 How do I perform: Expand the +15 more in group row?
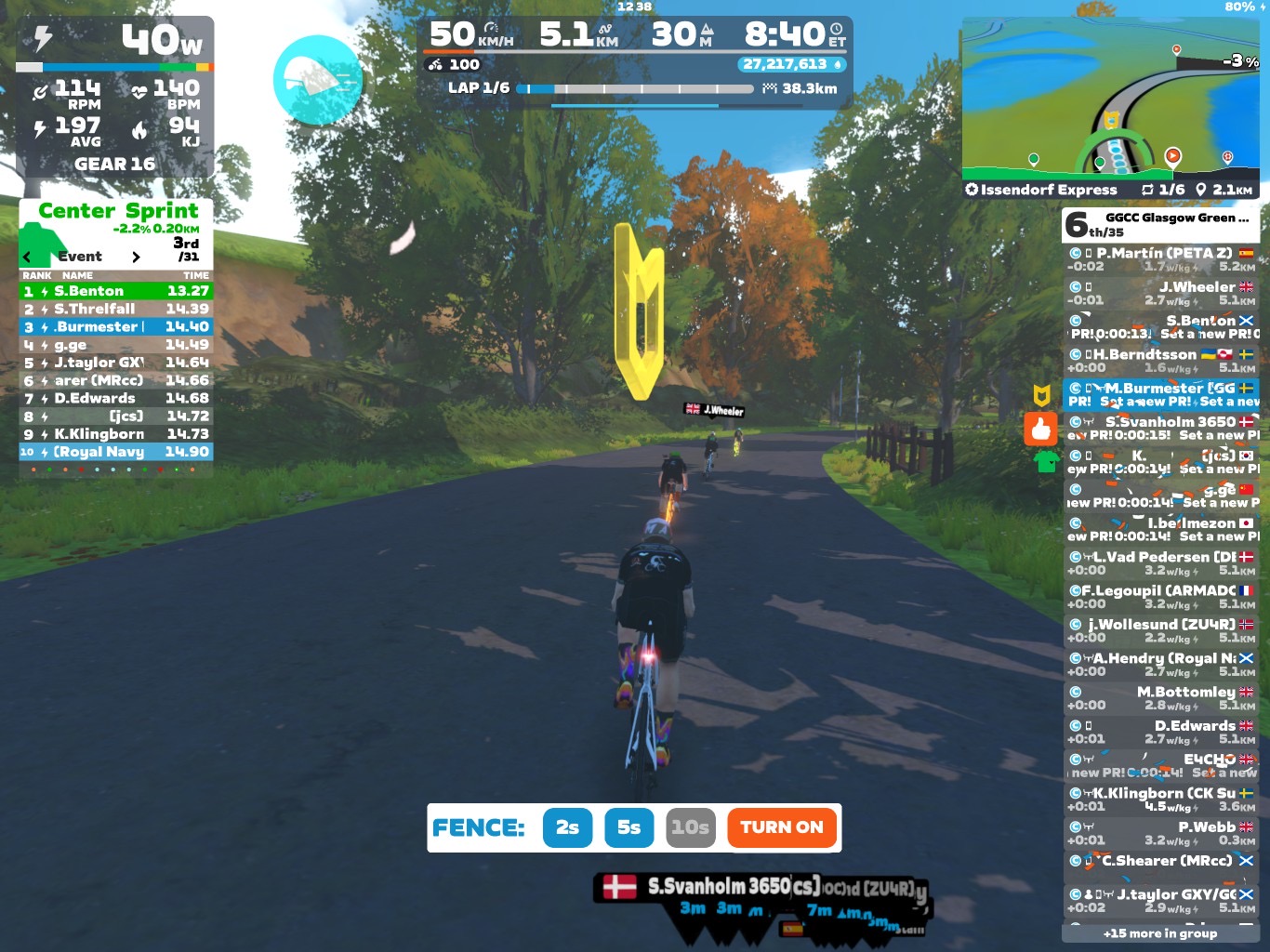1160,933
